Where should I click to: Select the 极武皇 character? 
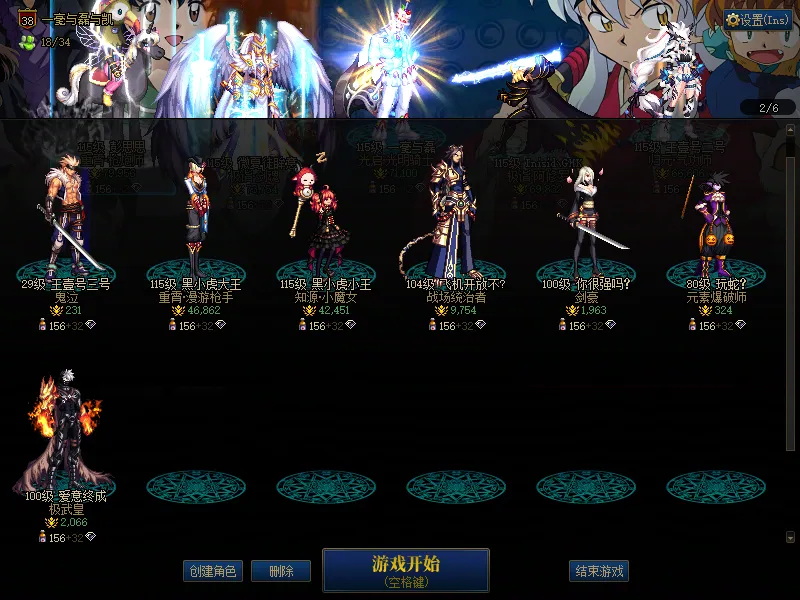click(x=65, y=440)
